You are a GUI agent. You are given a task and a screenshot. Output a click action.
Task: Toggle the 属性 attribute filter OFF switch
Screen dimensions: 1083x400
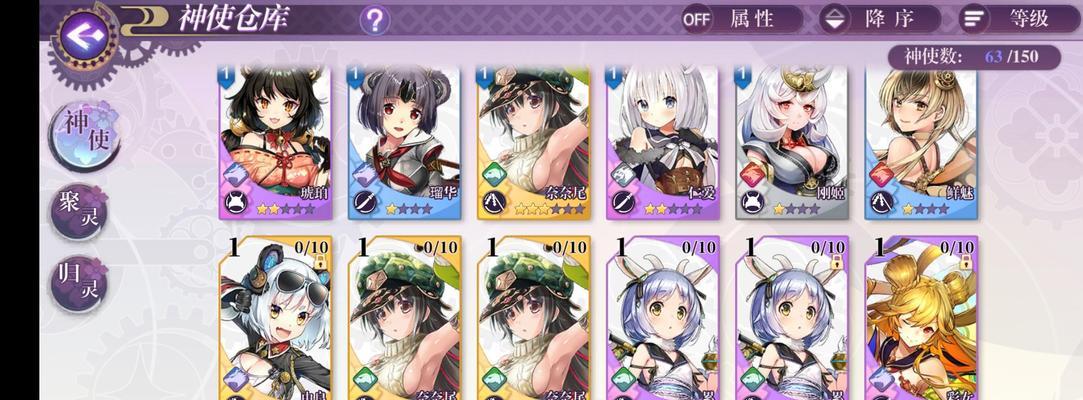741,19
